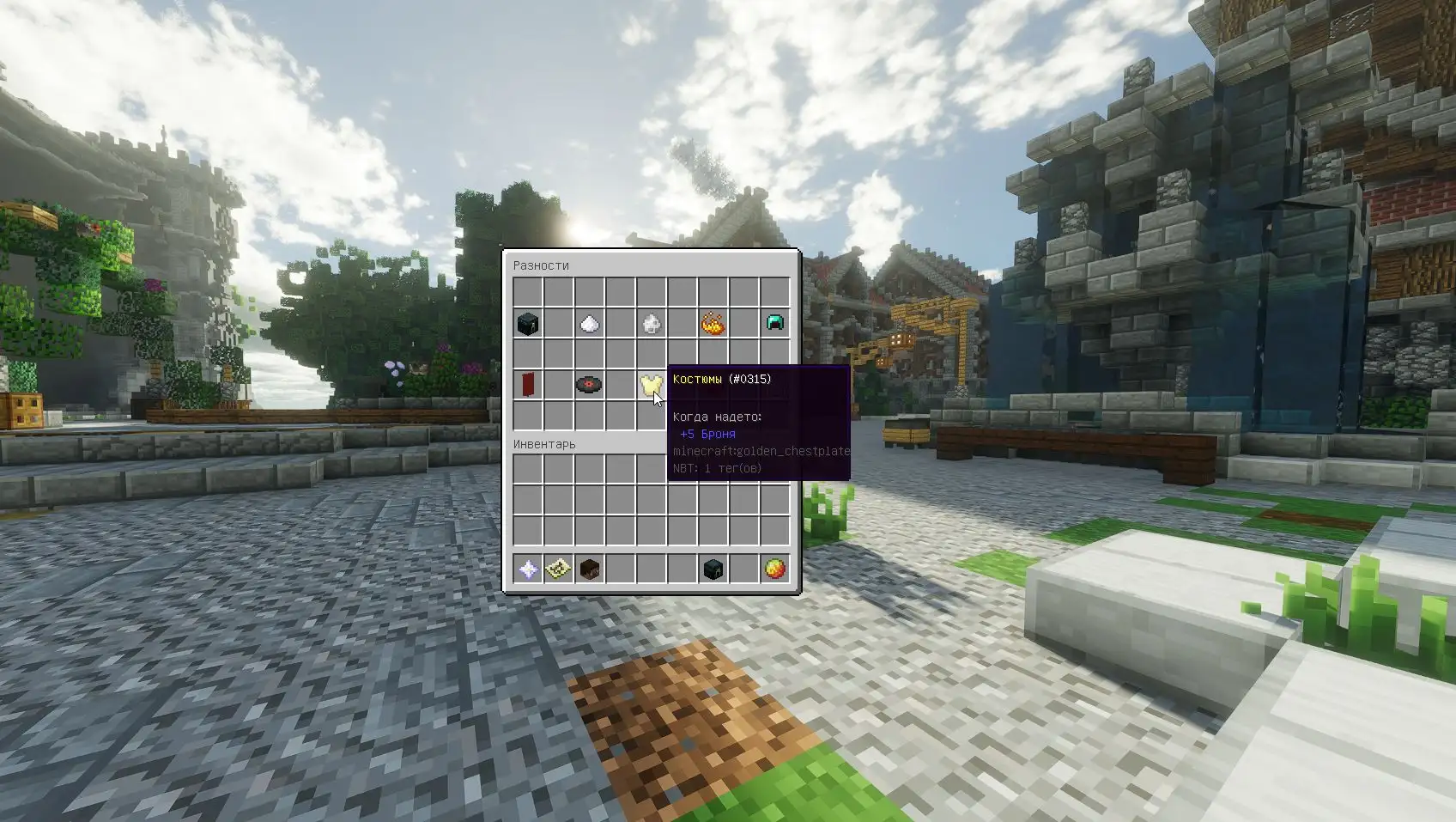1456x822 pixels.
Task: Pick the orange blaze powder item
Action: (x=713, y=324)
